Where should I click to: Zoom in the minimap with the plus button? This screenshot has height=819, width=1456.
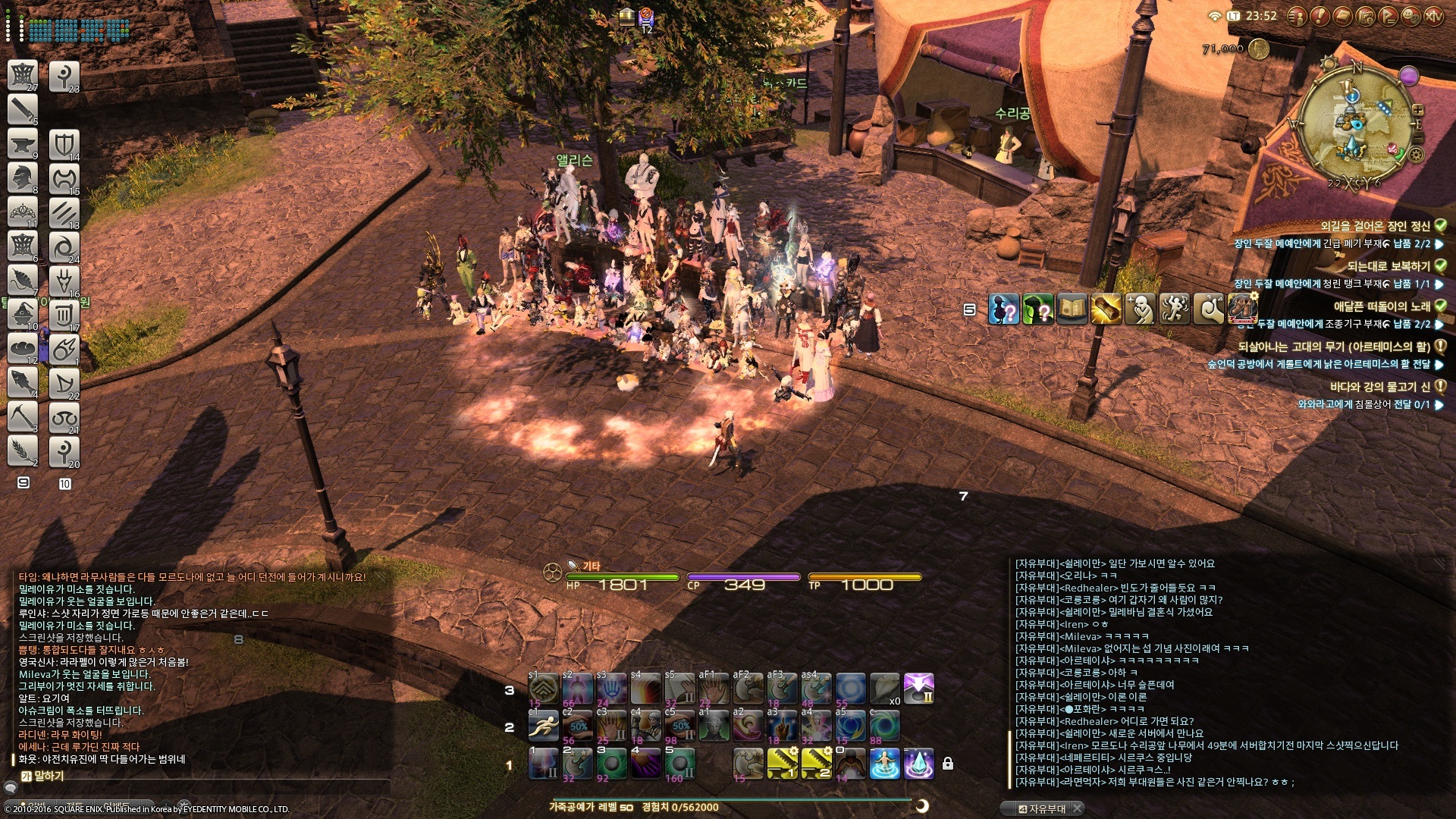[x=1417, y=111]
